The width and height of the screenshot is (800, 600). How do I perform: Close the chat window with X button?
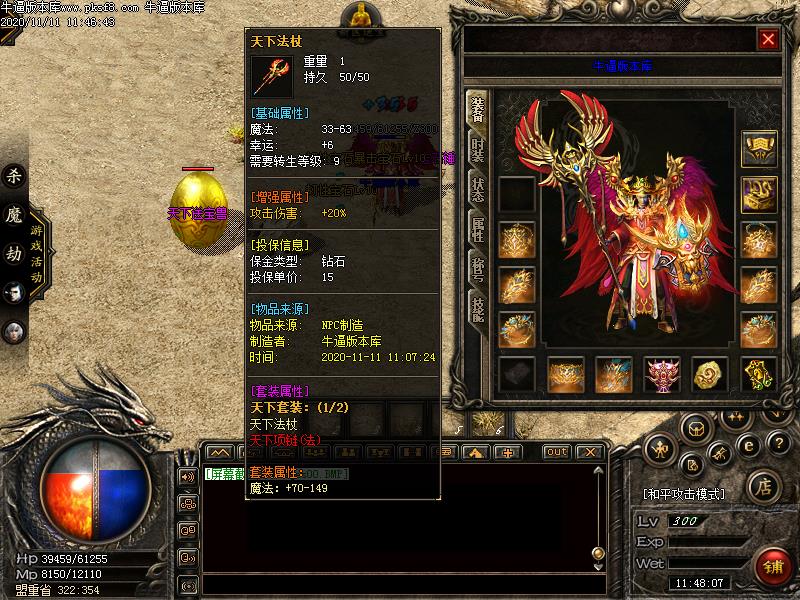point(588,452)
